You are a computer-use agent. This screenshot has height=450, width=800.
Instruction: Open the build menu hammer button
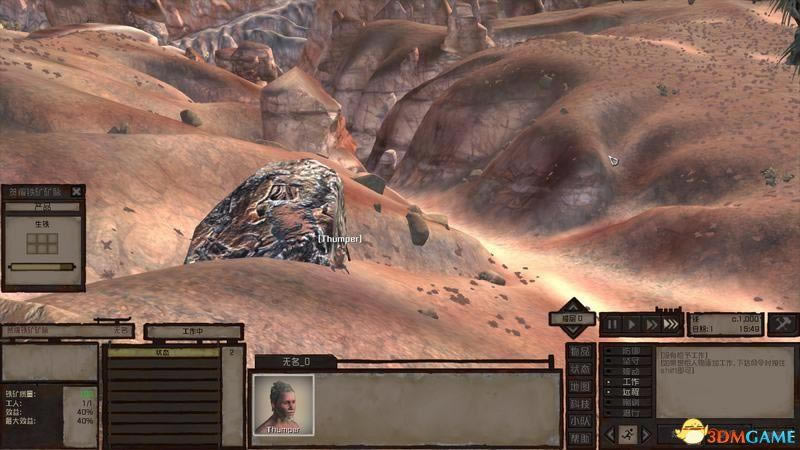(784, 324)
